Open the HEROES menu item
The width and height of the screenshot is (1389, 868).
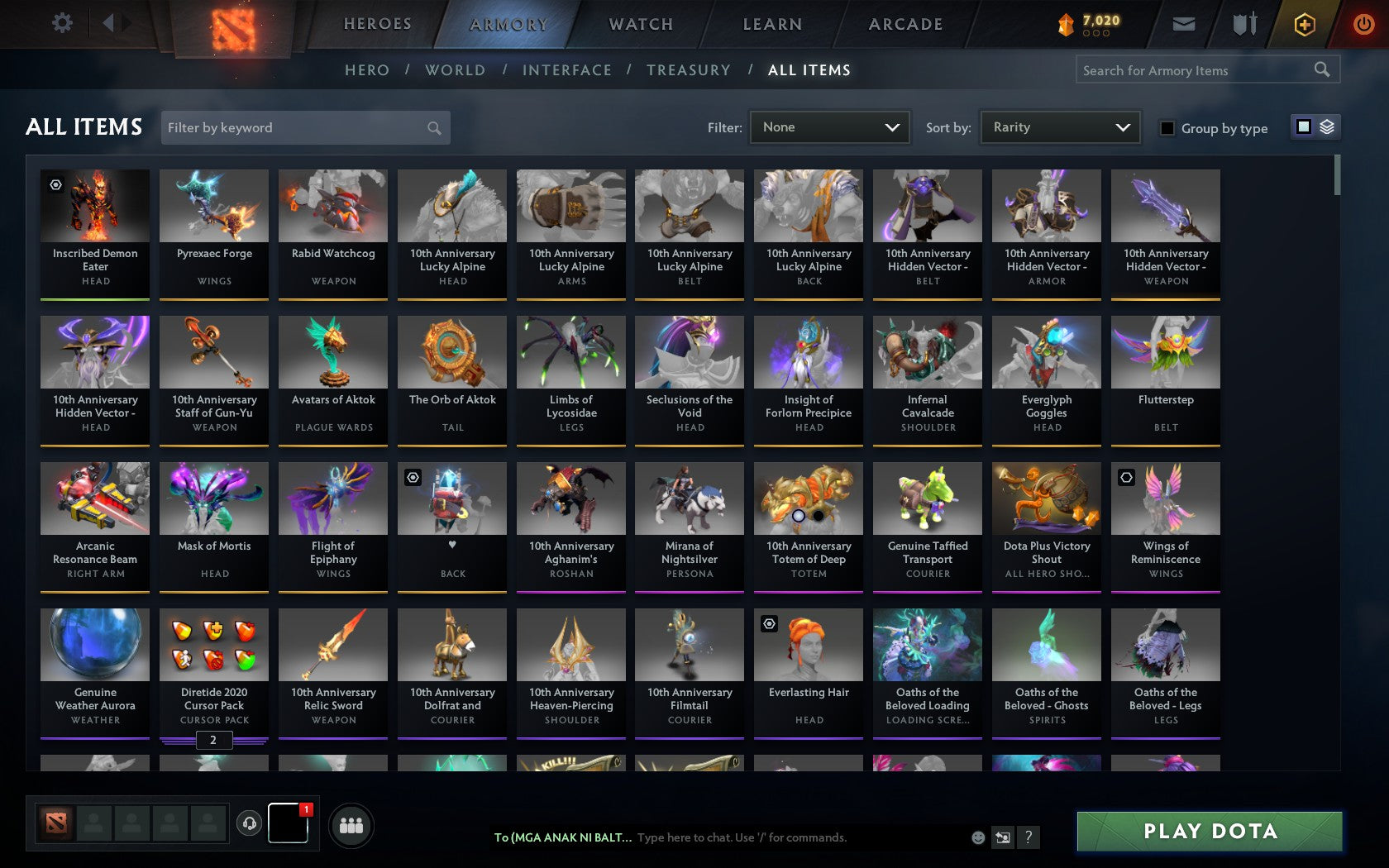tap(377, 24)
